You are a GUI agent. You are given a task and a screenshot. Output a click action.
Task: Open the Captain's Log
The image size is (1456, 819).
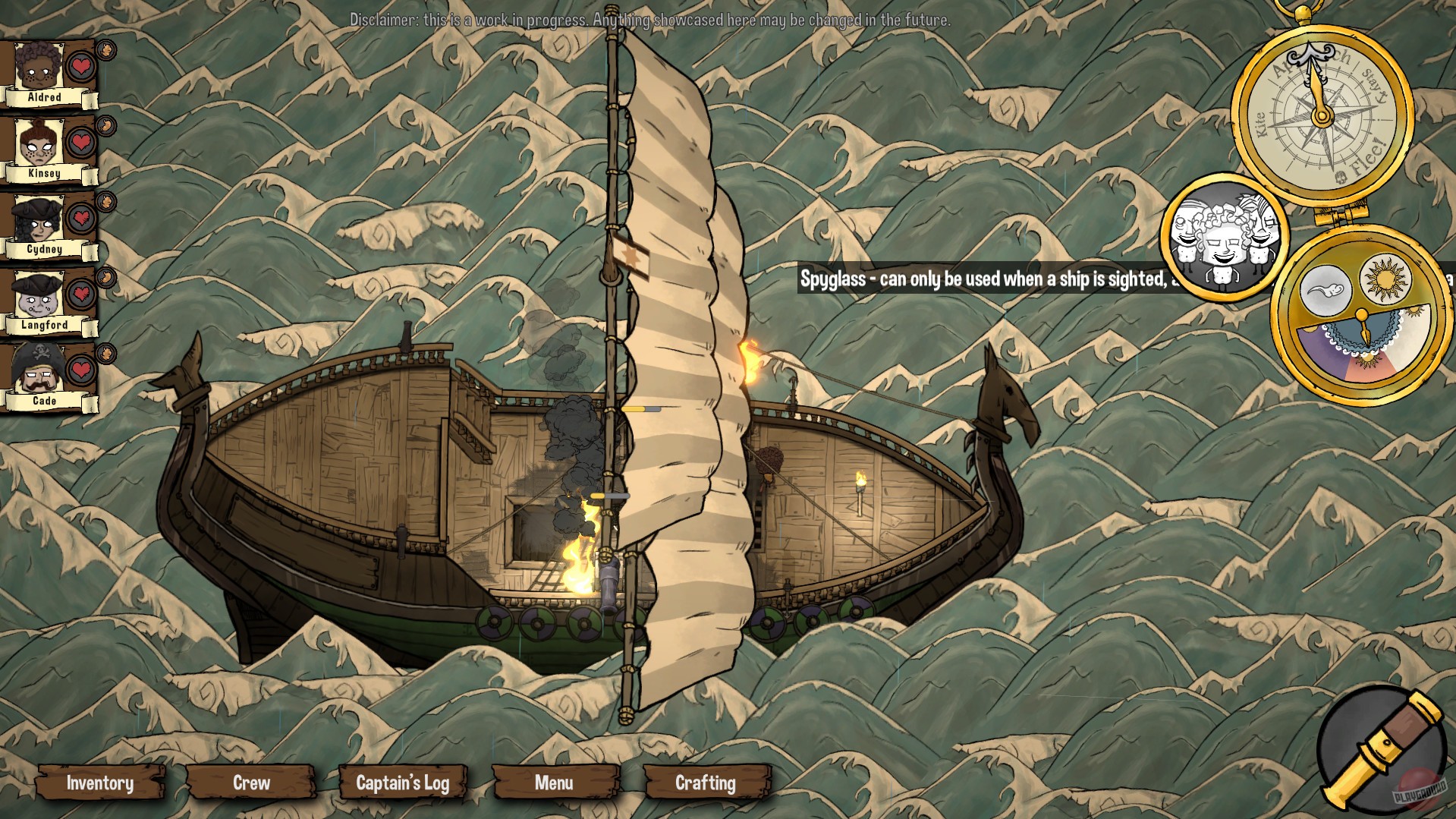point(404,783)
